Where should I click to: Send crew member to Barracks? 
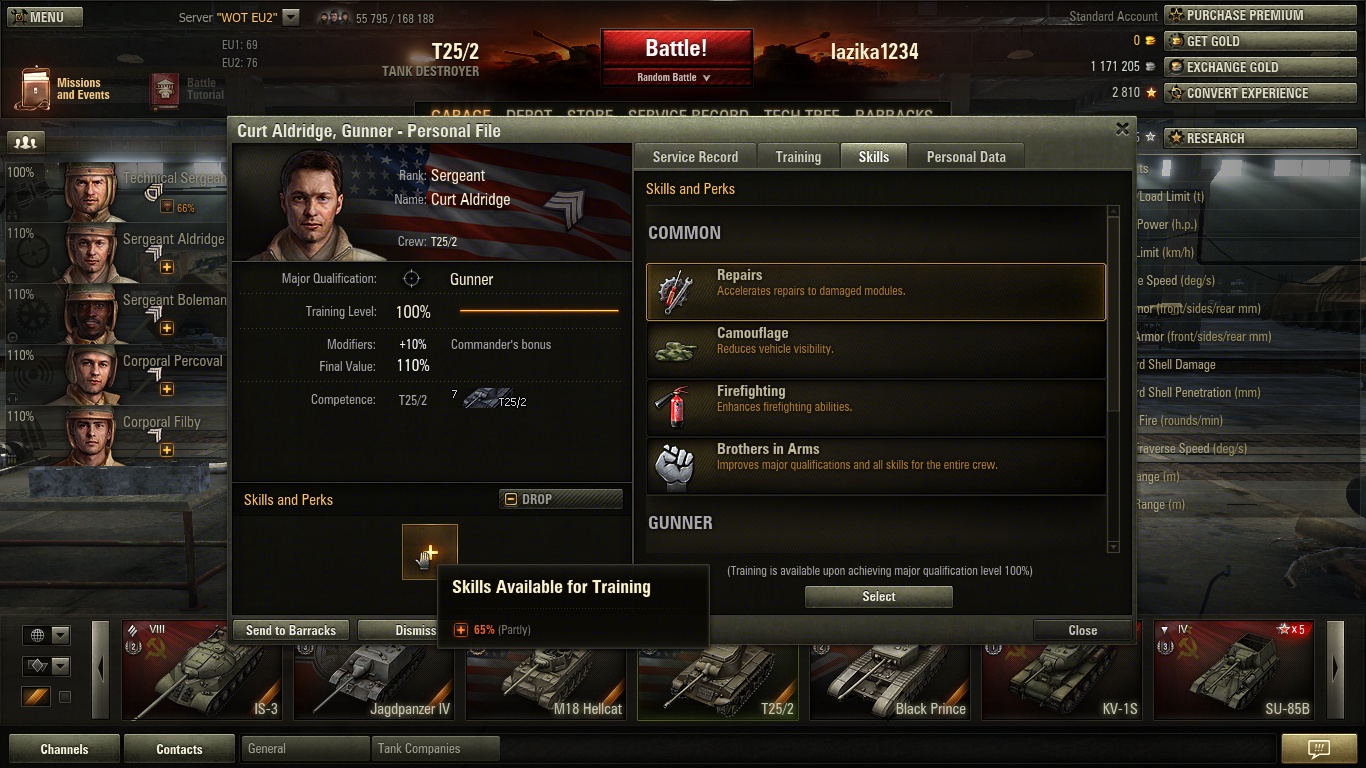pyautogui.click(x=291, y=631)
